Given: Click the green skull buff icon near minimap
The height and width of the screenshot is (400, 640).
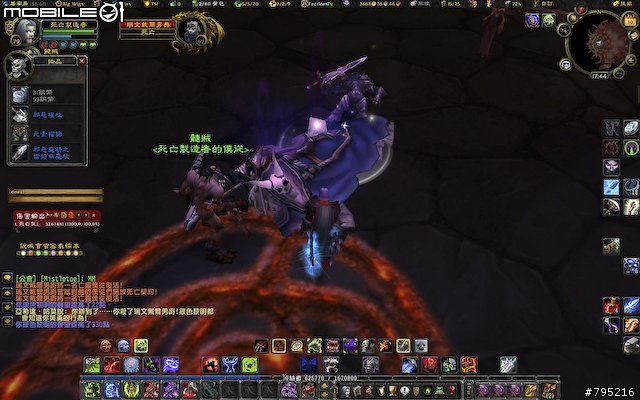Looking at the screenshot, I should pos(550,21).
